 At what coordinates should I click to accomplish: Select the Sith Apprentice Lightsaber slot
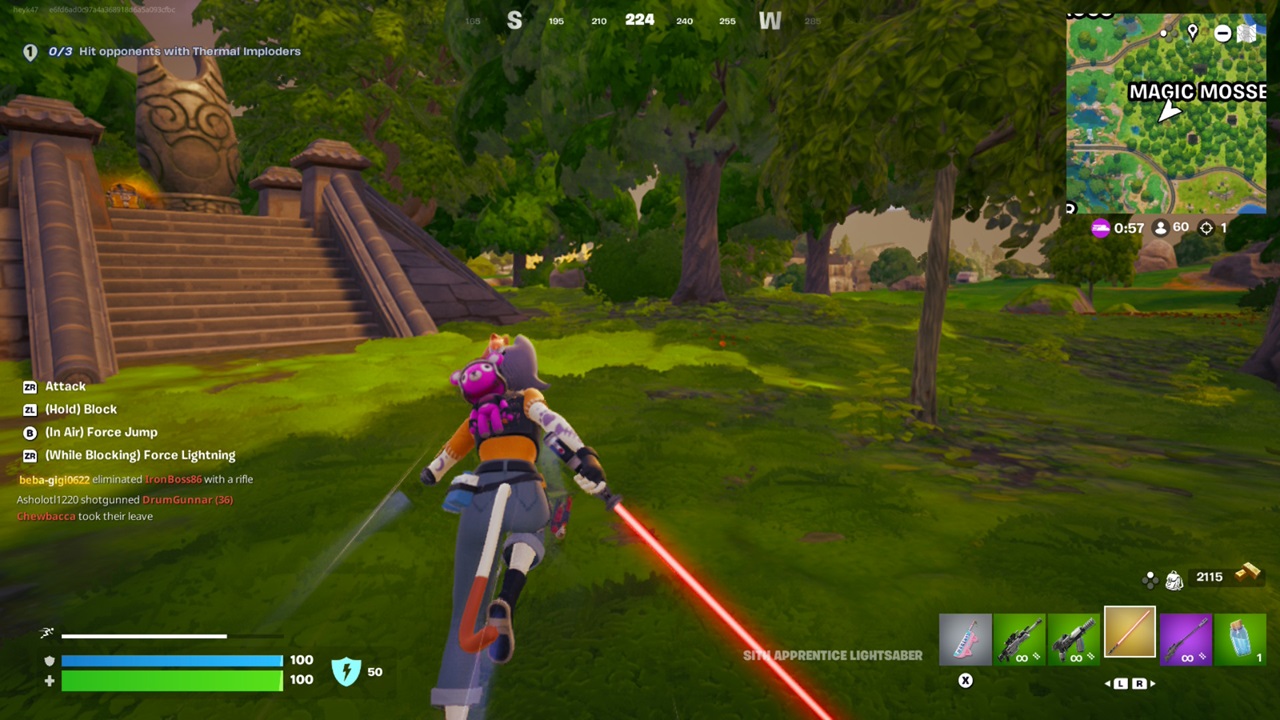[1129, 634]
